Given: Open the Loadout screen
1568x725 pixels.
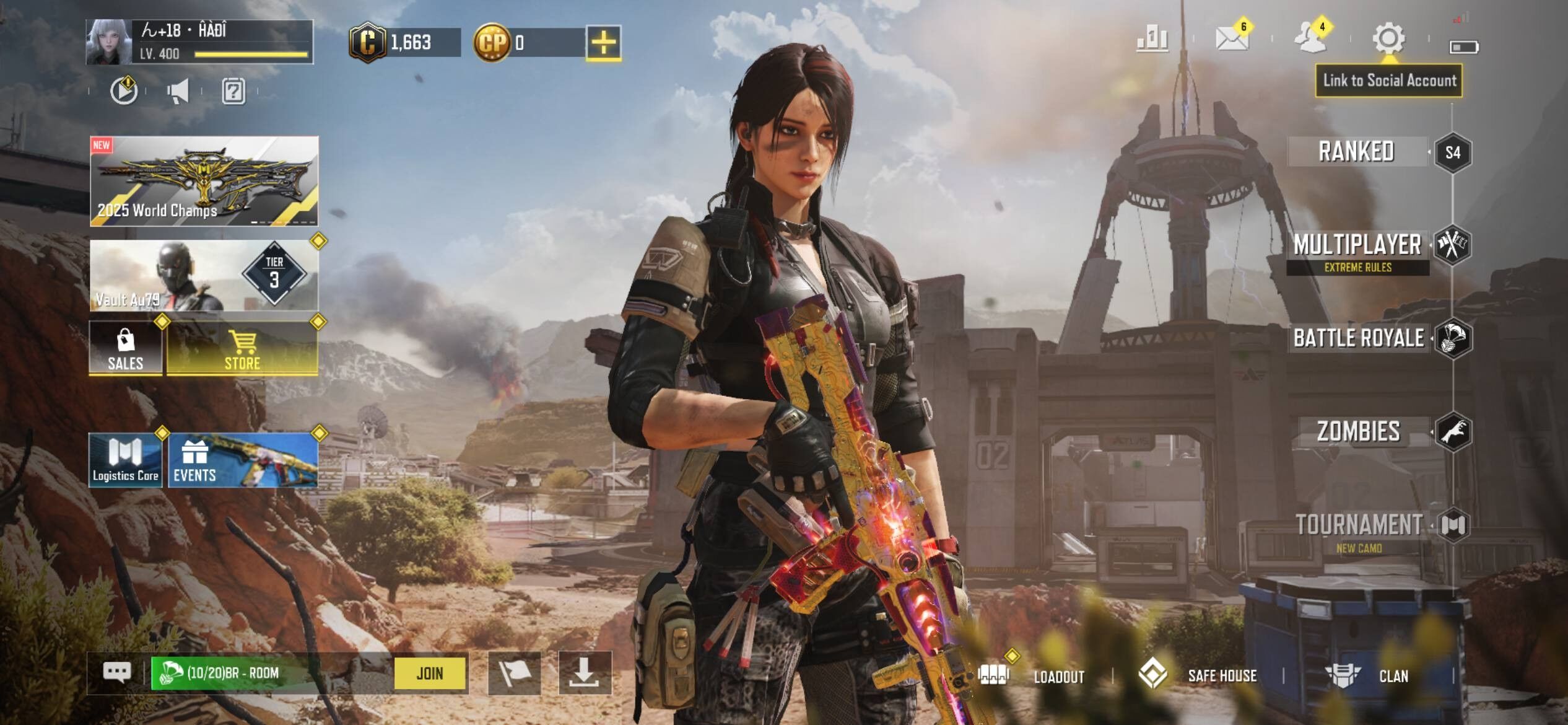Looking at the screenshot, I should click(1034, 675).
